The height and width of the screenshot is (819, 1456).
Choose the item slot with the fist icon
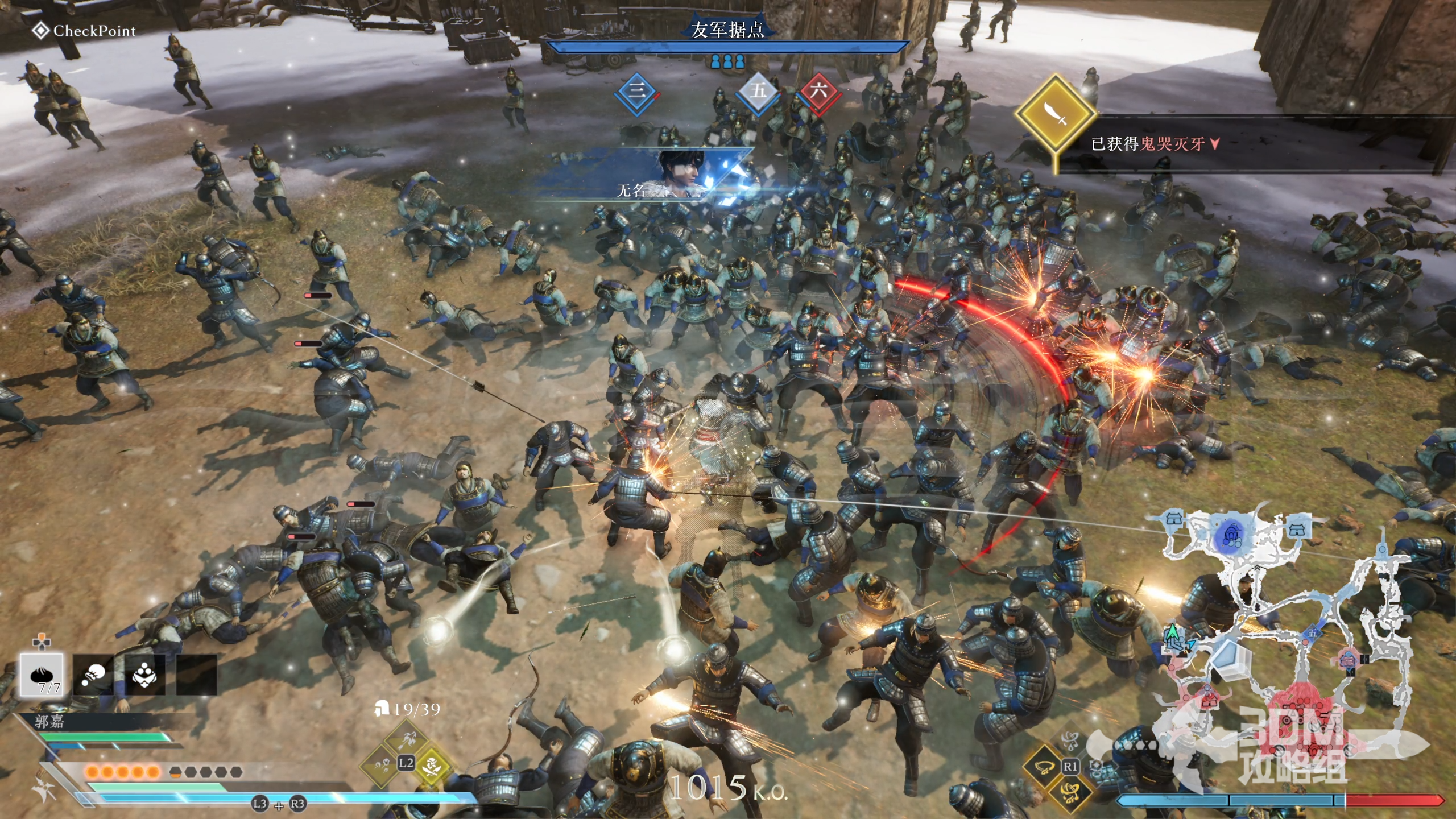coord(93,675)
